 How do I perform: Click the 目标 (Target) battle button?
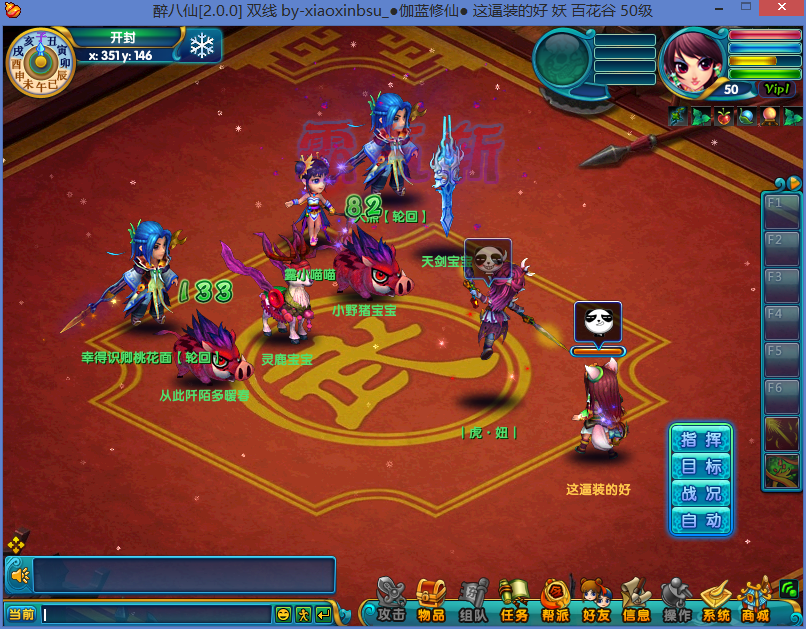(701, 467)
